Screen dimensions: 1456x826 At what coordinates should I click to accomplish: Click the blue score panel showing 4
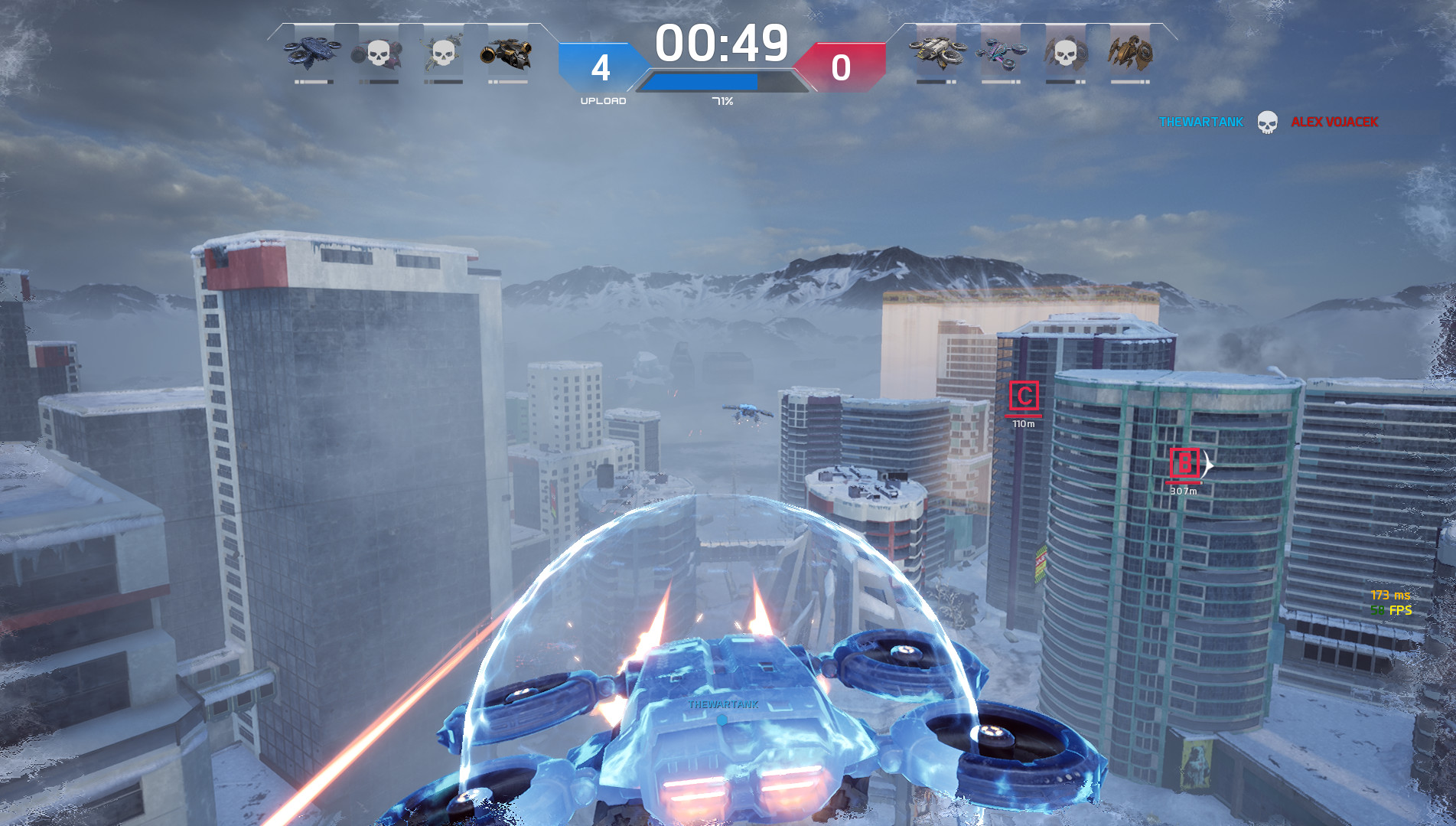point(602,67)
